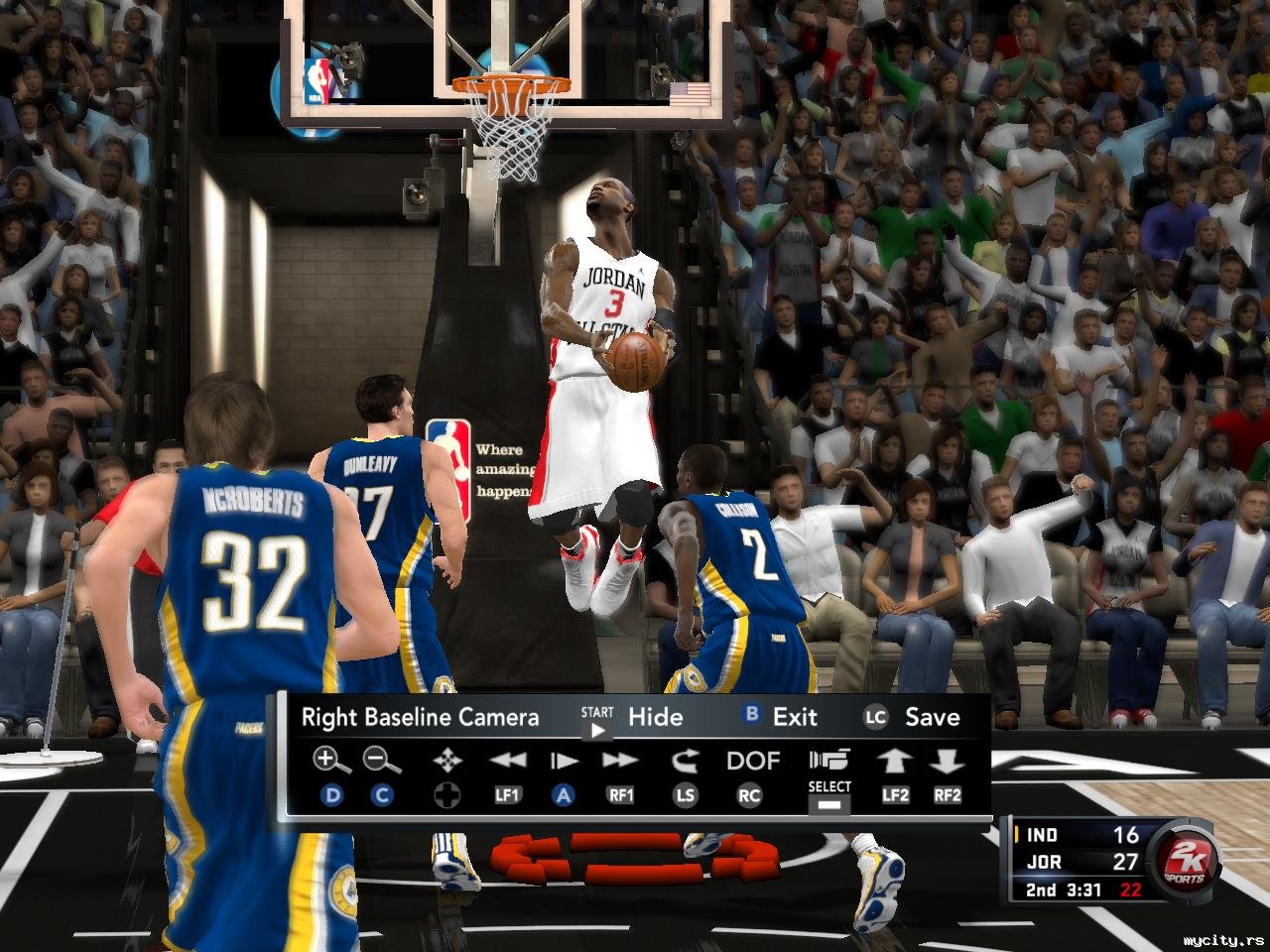This screenshot has width=1270, height=952.
Task: Play the replay using the step-play icon
Action: click(564, 761)
